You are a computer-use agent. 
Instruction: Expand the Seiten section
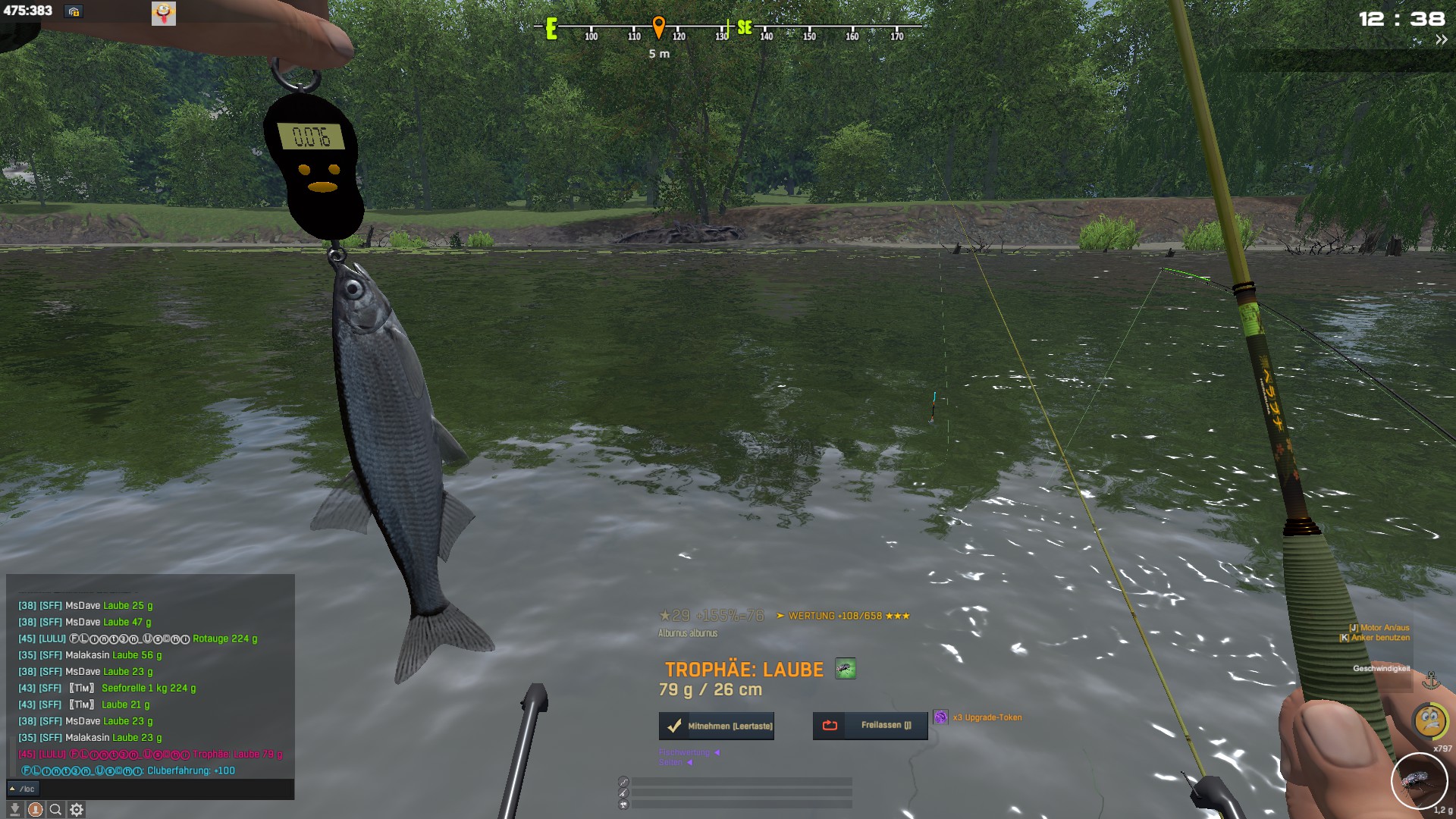click(689, 762)
